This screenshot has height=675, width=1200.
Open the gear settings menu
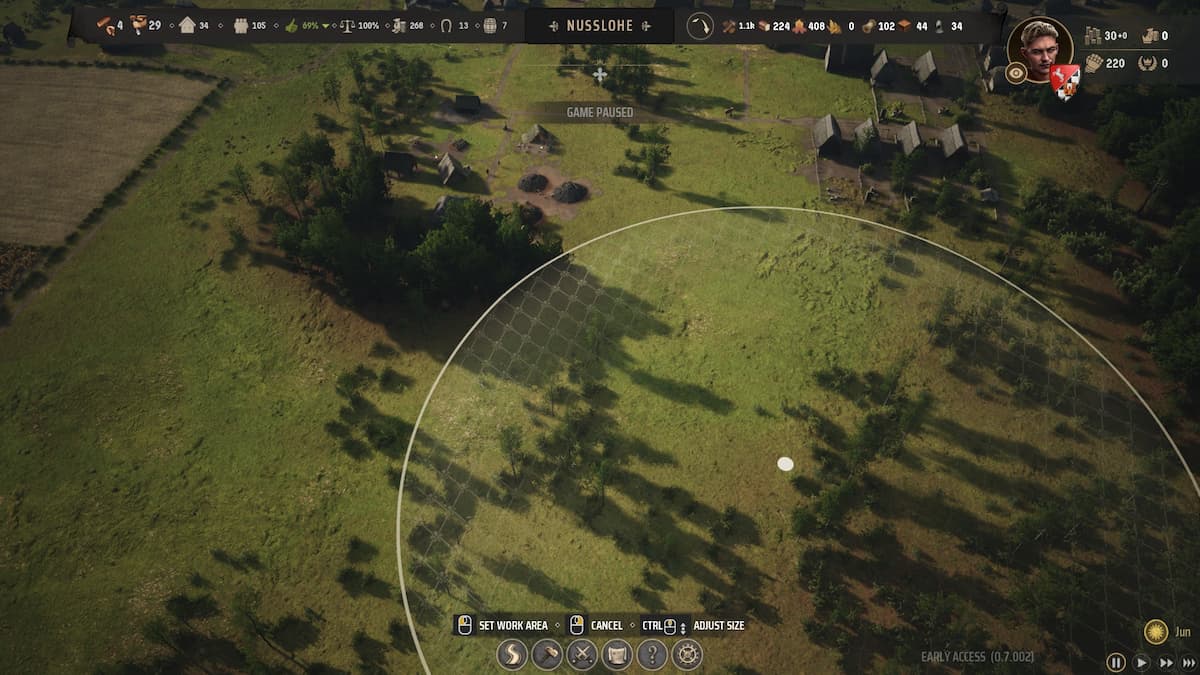687,655
